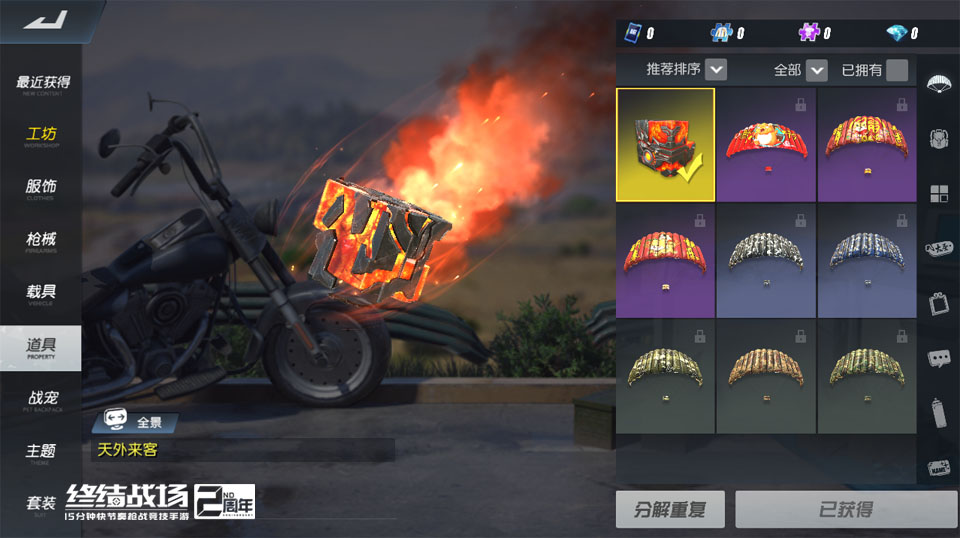Go back using the top-left arrow
Screen dimensions: 960x538
click(x=45, y=19)
